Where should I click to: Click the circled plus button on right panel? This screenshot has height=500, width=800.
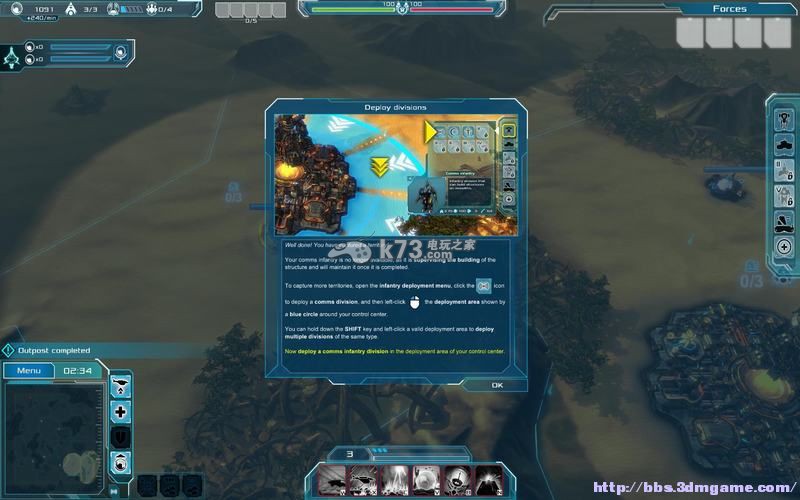click(785, 246)
